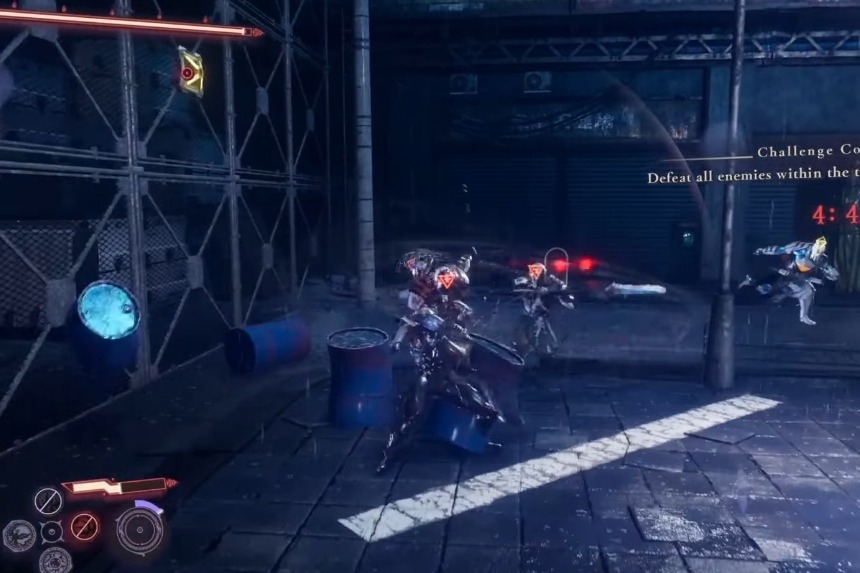
Task: Click the yellow hexagon red-eye icon
Action: pos(189,71)
